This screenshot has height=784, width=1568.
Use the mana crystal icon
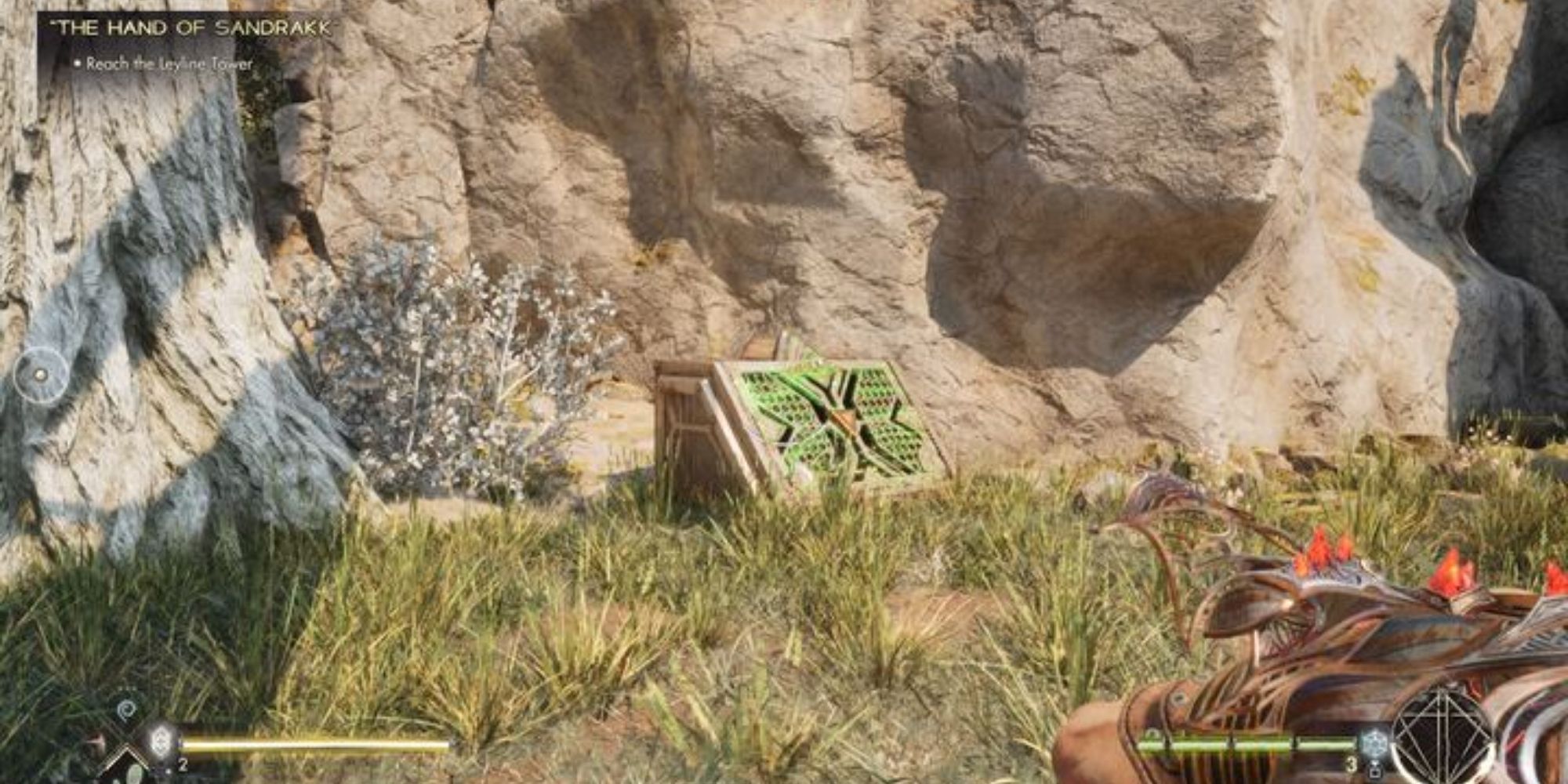(1374, 742)
